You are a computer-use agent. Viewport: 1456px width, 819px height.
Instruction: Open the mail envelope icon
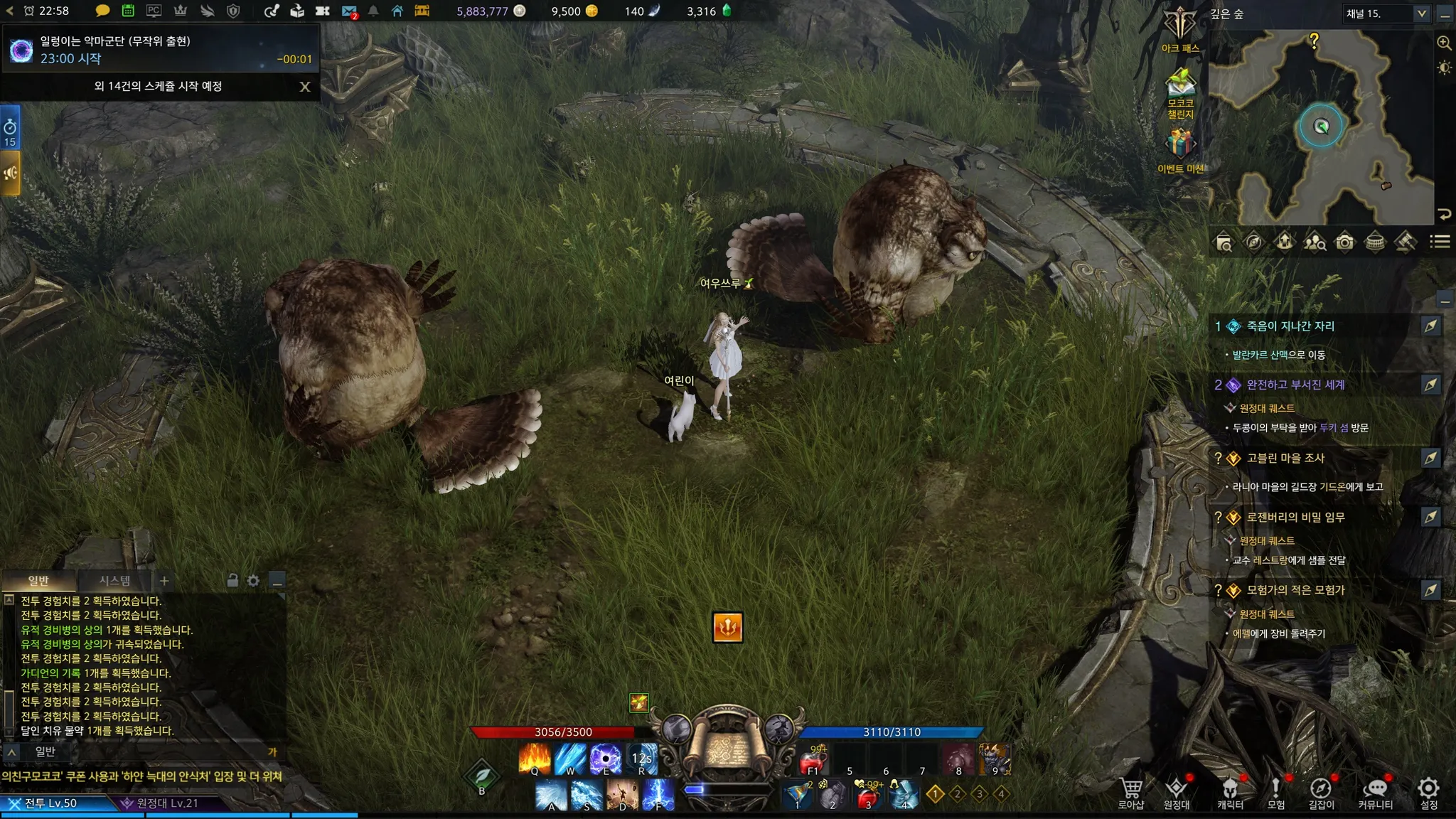(x=349, y=11)
